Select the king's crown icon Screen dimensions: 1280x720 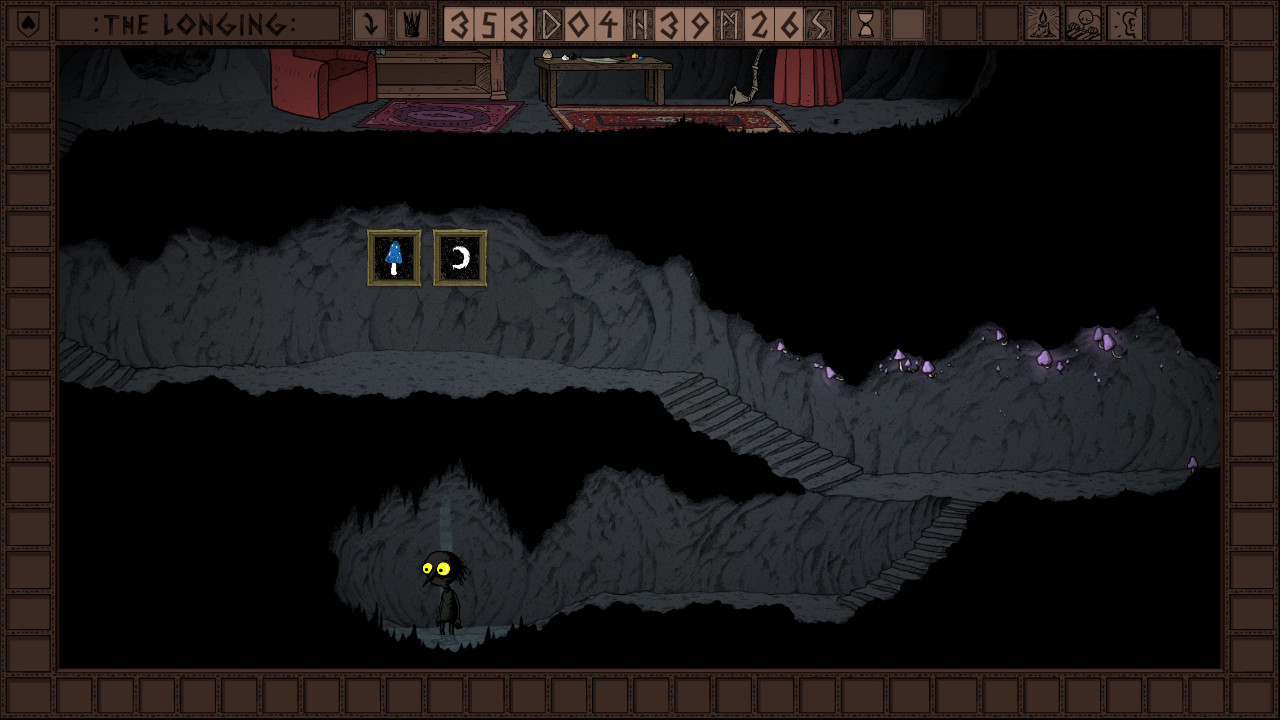point(408,24)
